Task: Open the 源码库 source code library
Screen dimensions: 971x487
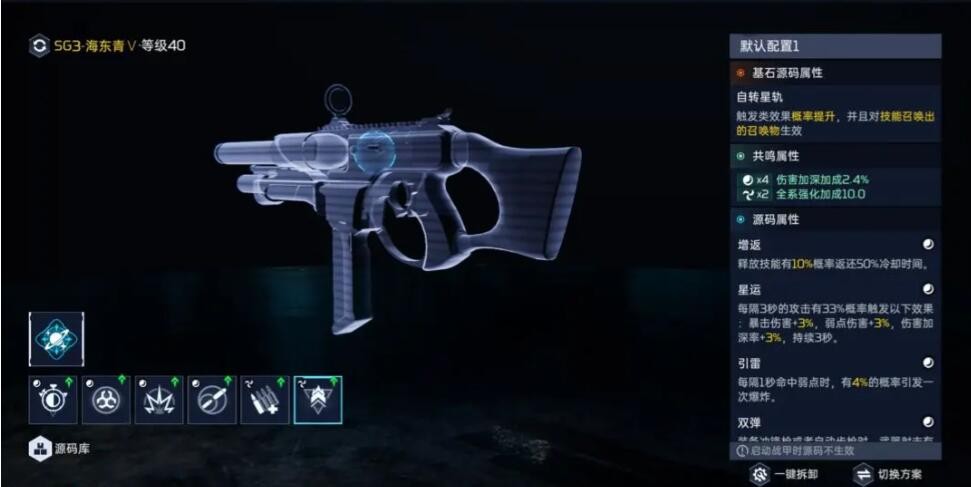Action: pos(64,449)
